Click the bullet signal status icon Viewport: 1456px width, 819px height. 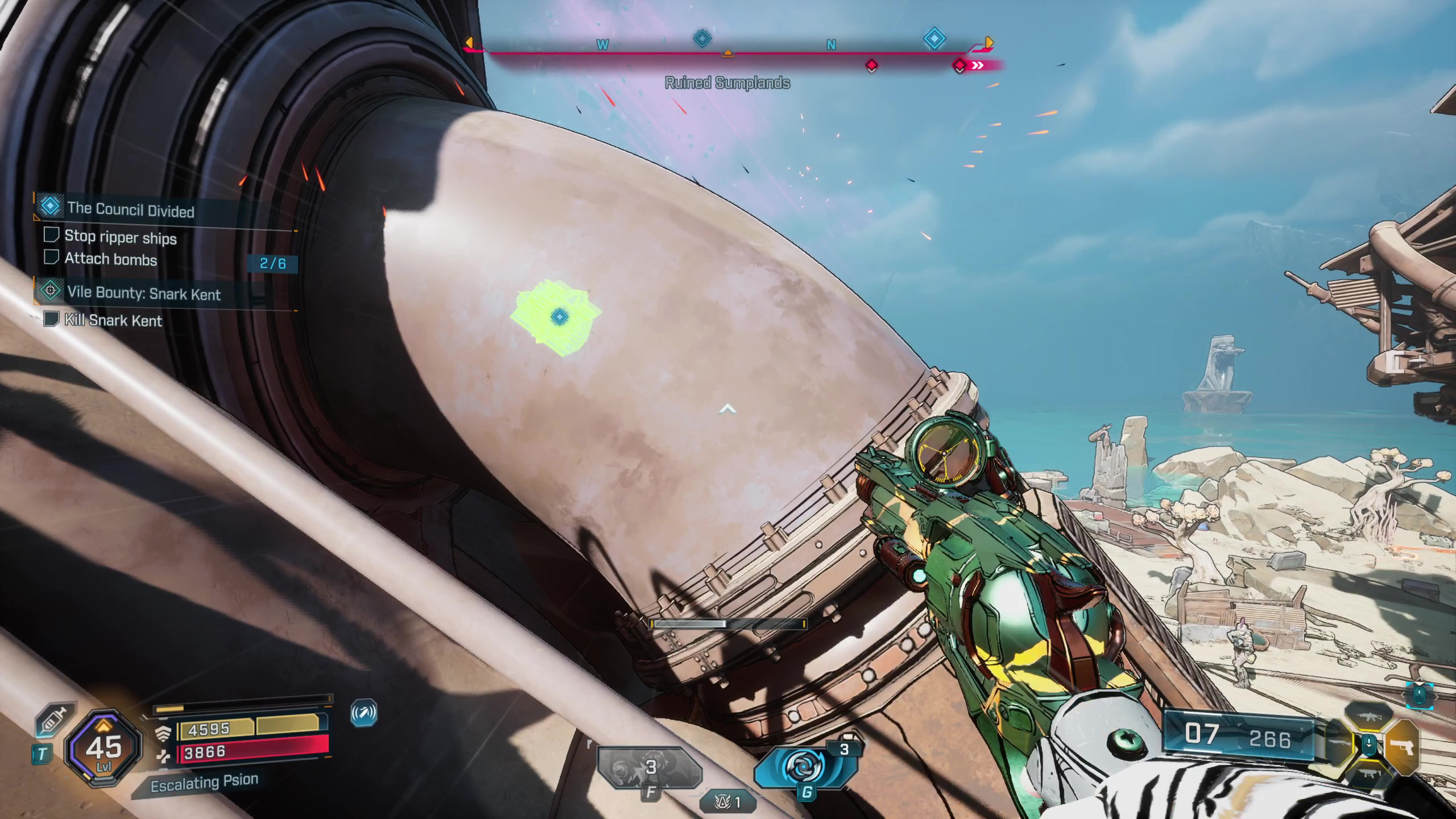click(x=364, y=713)
